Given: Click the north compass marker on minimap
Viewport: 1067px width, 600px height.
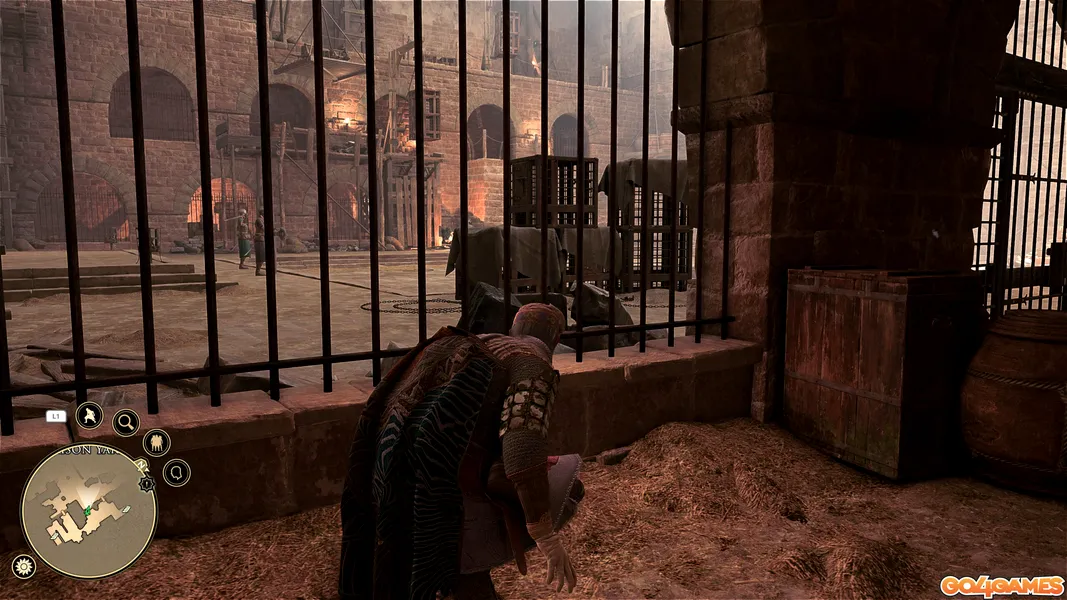Looking at the screenshot, I should click(142, 466).
